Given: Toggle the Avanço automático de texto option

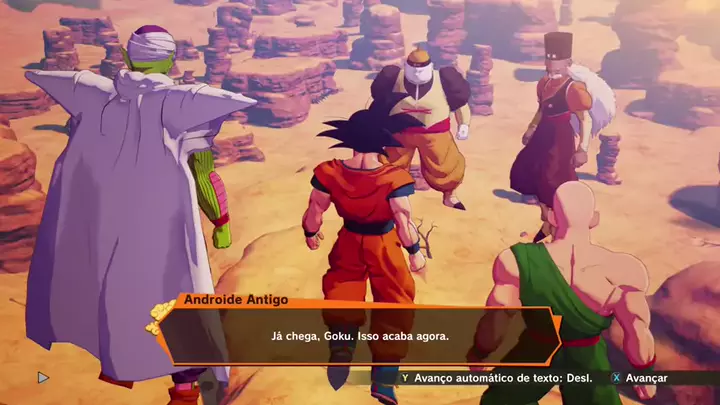Looking at the screenshot, I should click(496, 378).
